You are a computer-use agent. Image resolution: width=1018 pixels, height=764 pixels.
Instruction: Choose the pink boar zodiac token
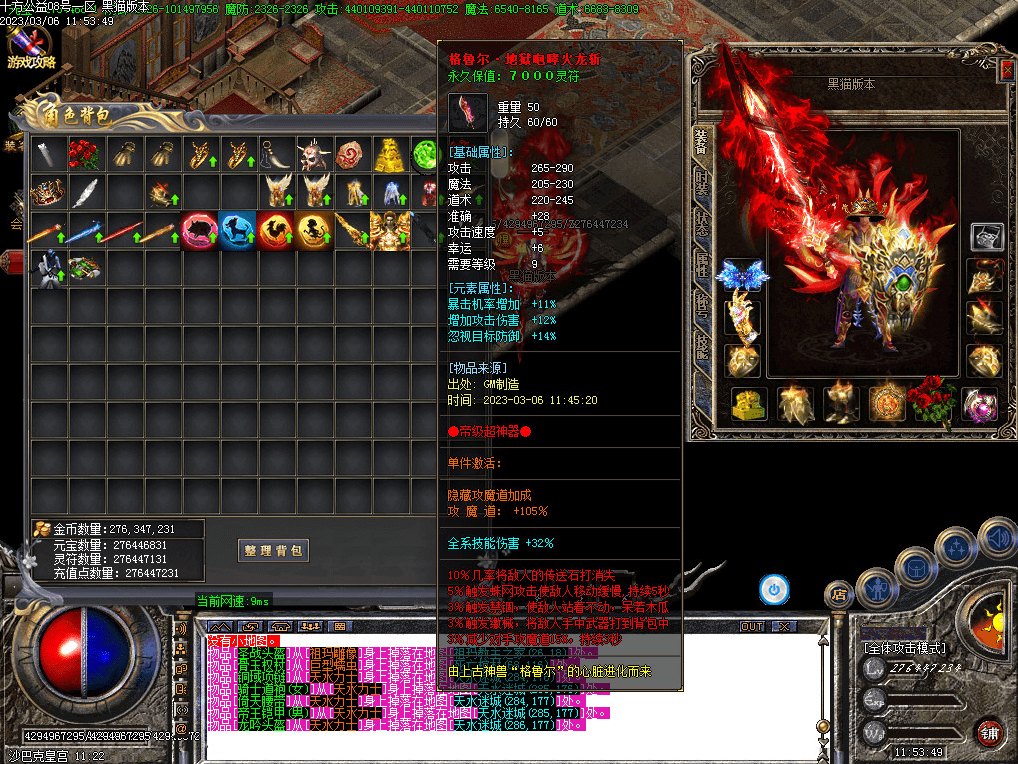pyautogui.click(x=199, y=231)
